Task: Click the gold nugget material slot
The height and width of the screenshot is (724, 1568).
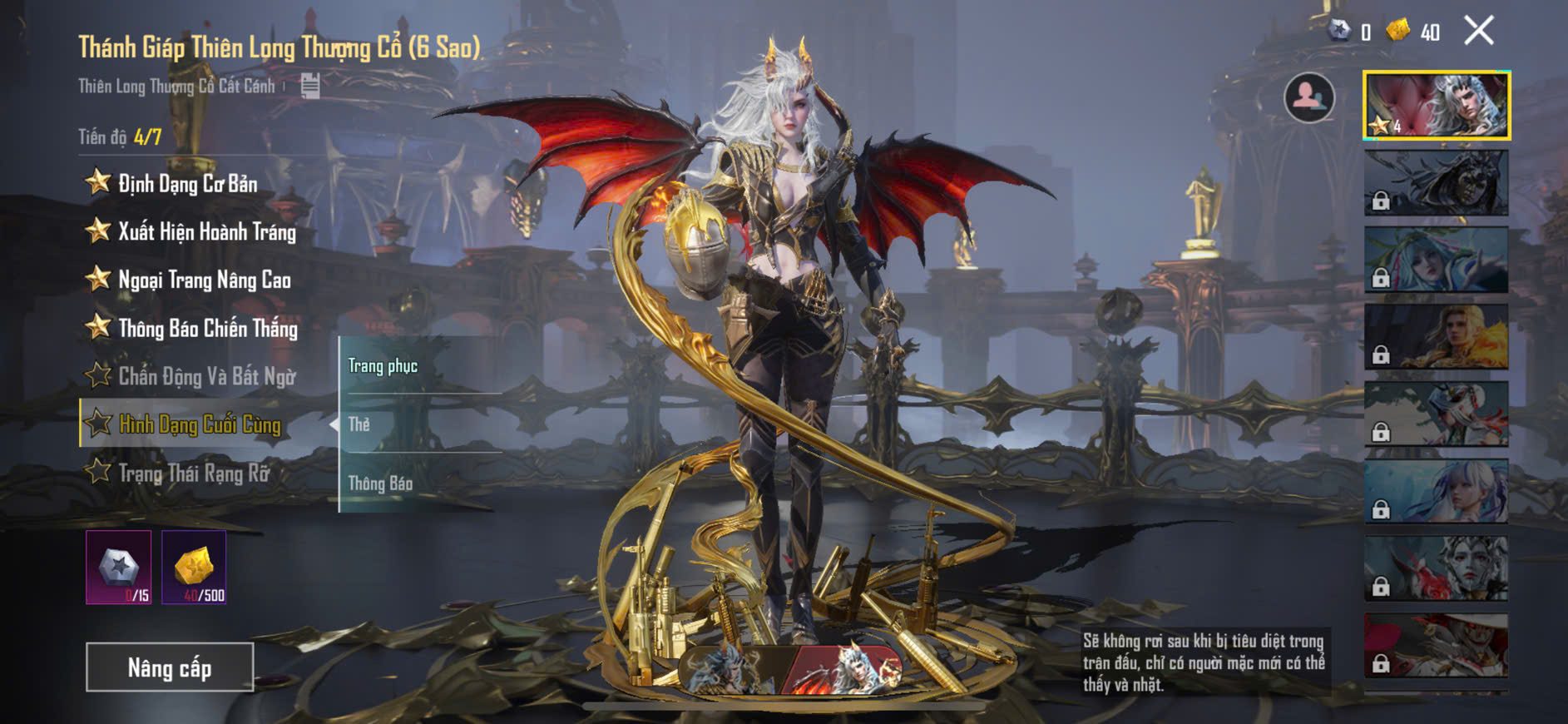Action: pyautogui.click(x=194, y=568)
